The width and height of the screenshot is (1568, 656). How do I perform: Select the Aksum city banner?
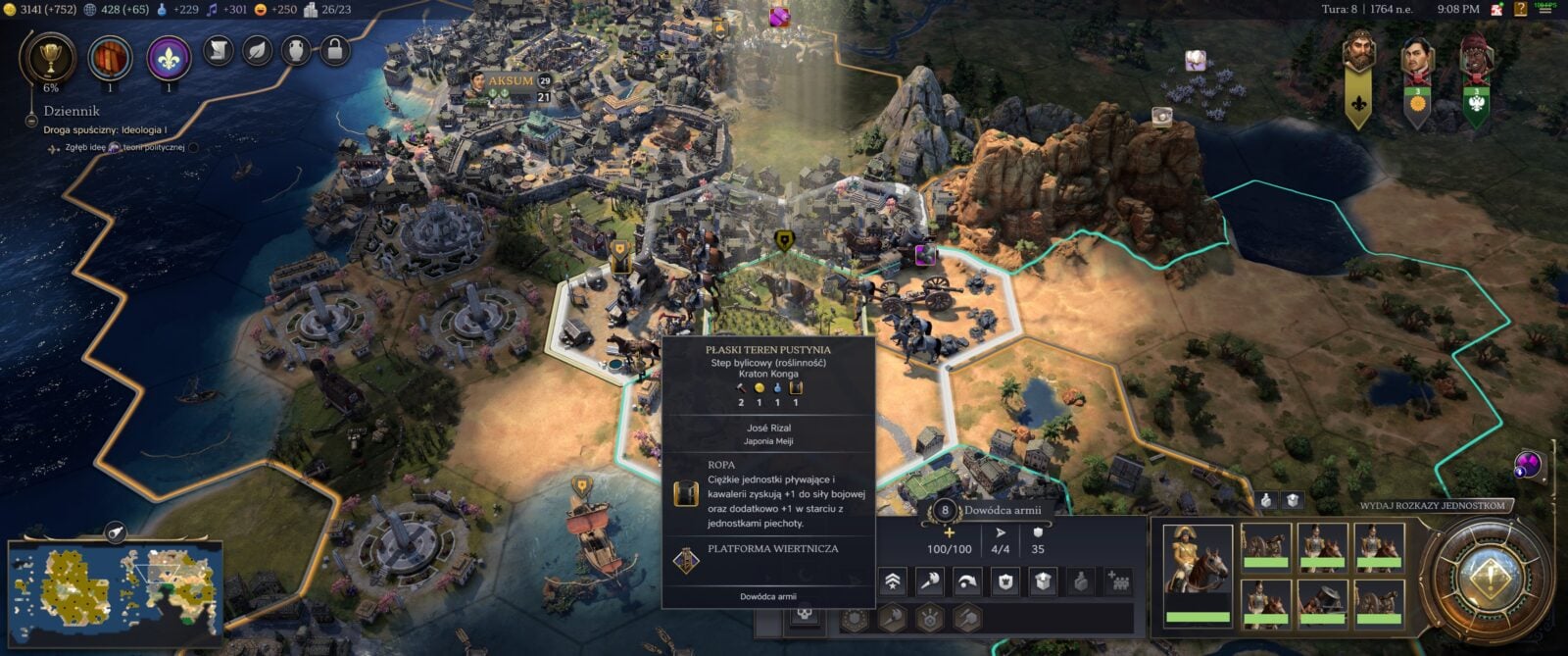click(x=511, y=81)
